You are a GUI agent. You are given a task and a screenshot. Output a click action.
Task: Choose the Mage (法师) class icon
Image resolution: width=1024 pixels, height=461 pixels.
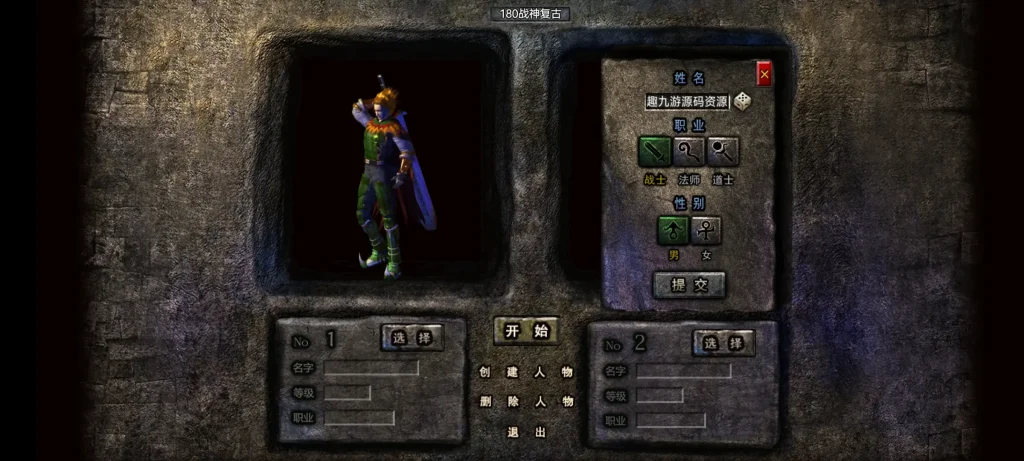tap(689, 152)
